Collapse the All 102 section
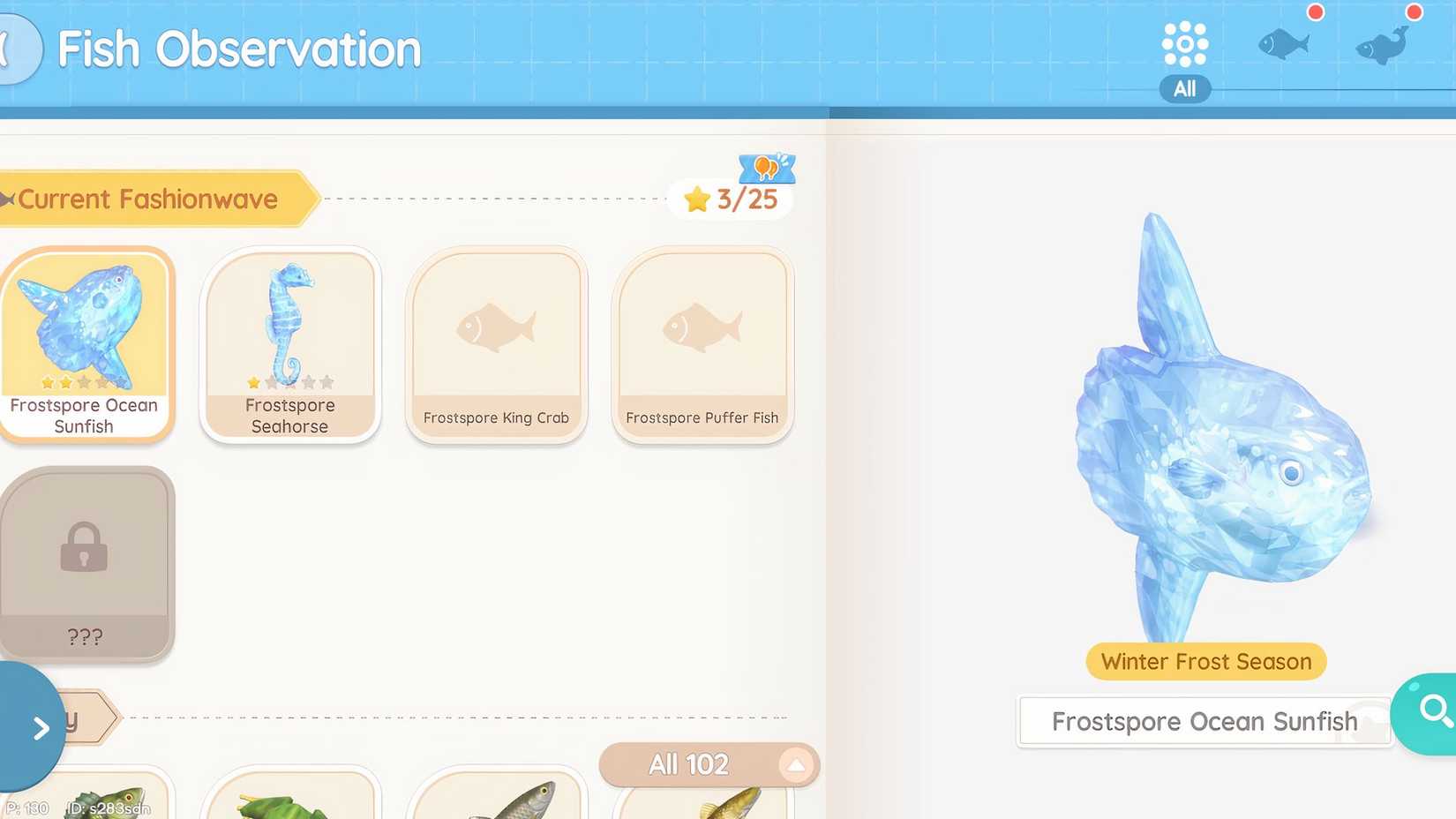 pos(796,764)
